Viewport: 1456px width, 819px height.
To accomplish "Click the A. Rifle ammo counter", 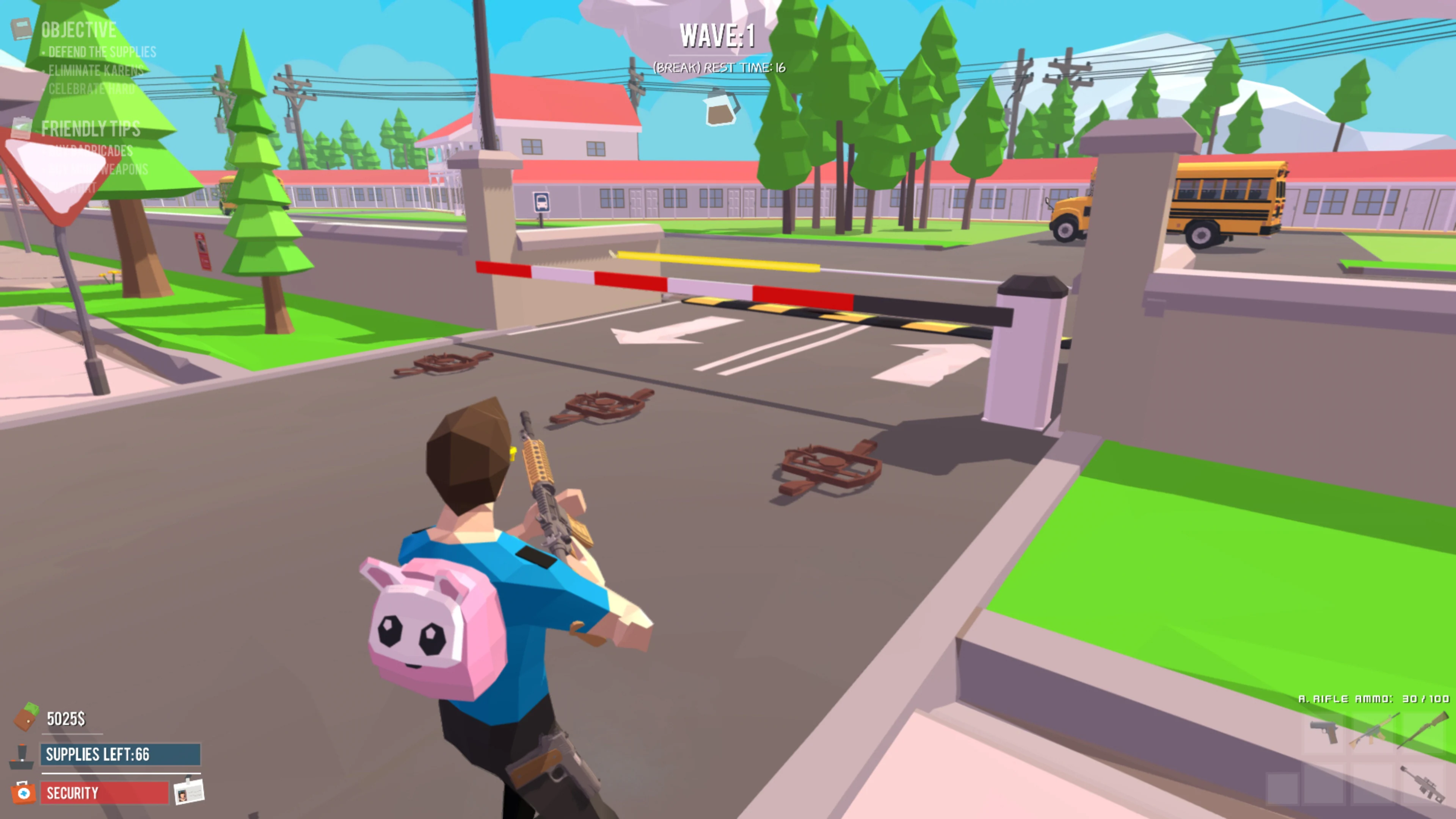I will pyautogui.click(x=1372, y=699).
